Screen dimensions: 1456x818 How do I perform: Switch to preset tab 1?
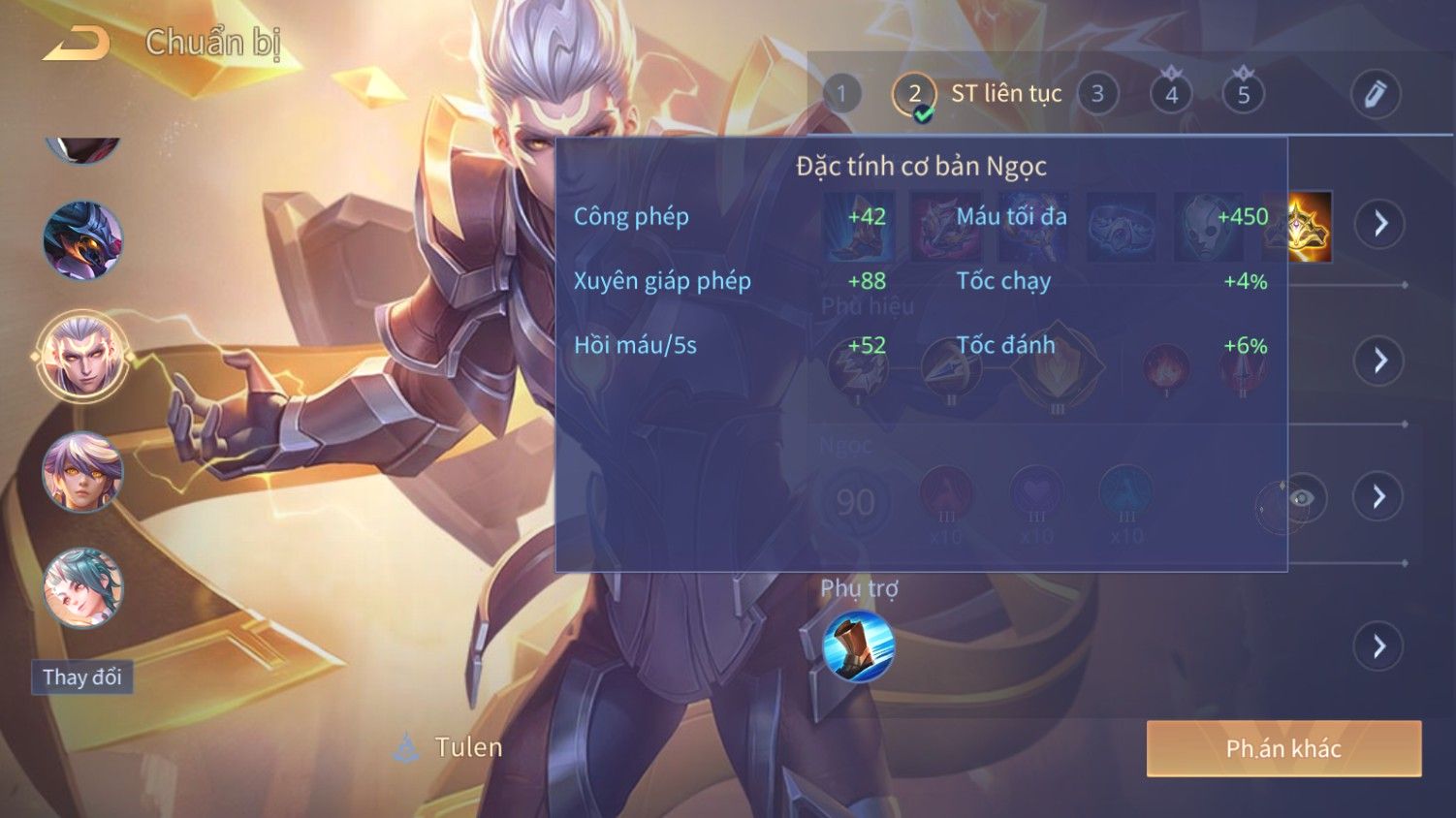coord(841,94)
